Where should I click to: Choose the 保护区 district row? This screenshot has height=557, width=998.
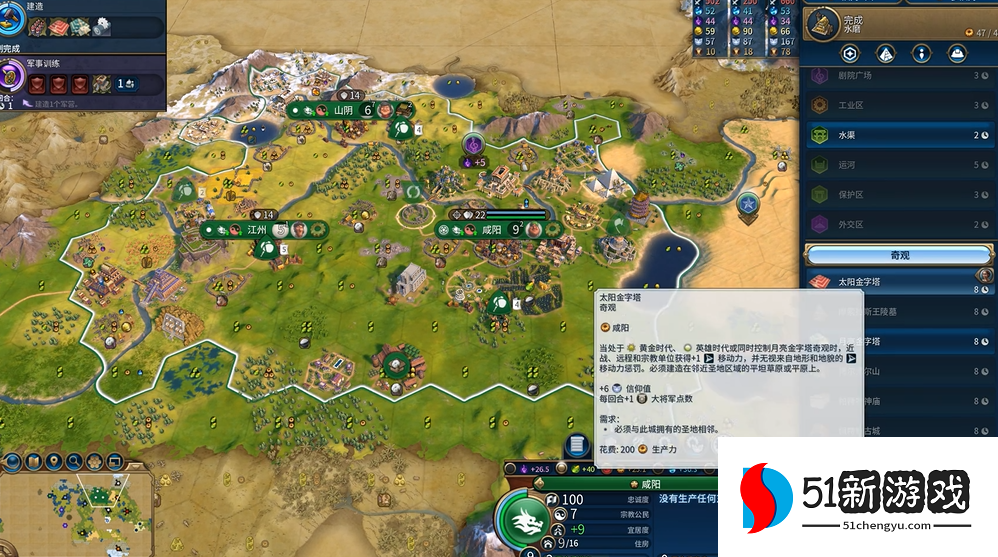[x=900, y=194]
